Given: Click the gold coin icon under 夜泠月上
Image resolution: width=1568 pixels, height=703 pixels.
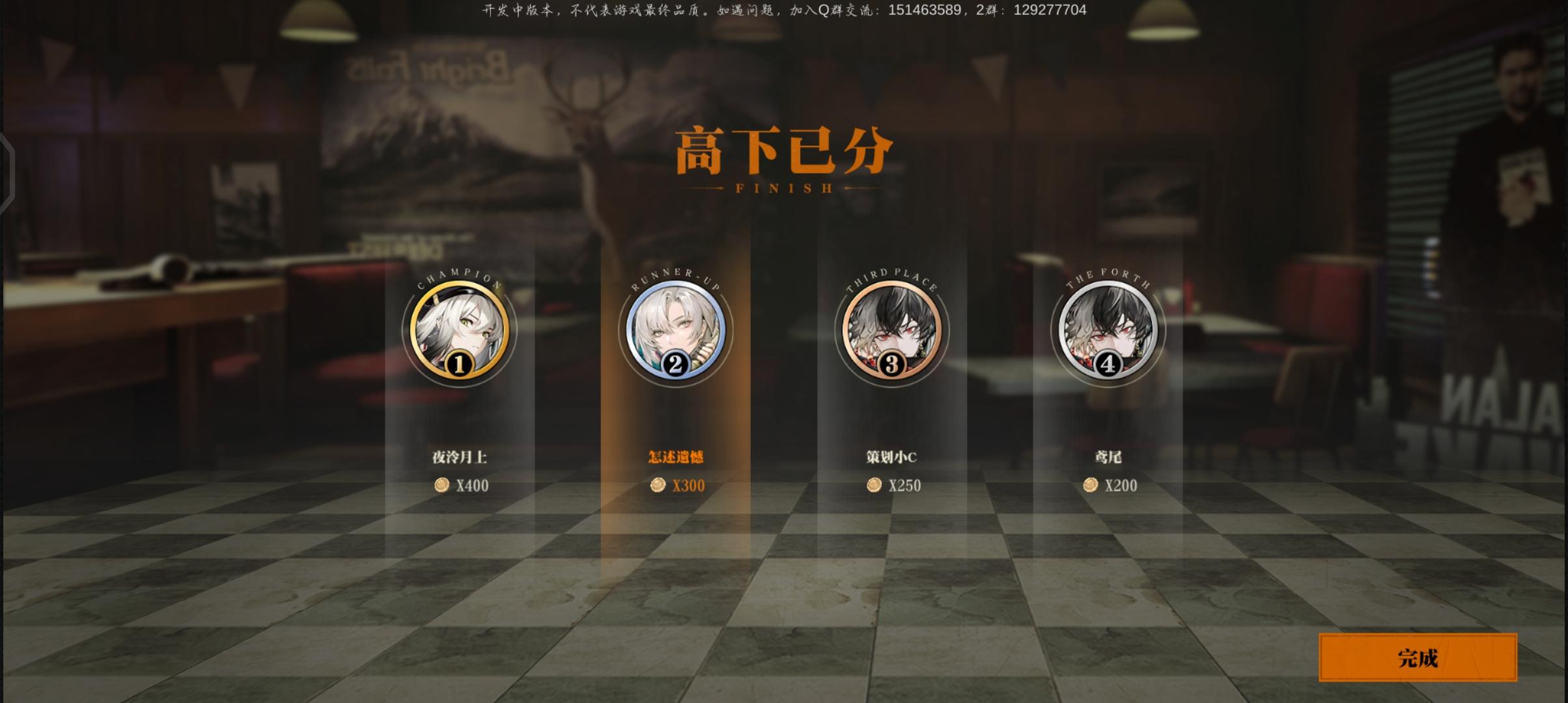Looking at the screenshot, I should tap(442, 485).
